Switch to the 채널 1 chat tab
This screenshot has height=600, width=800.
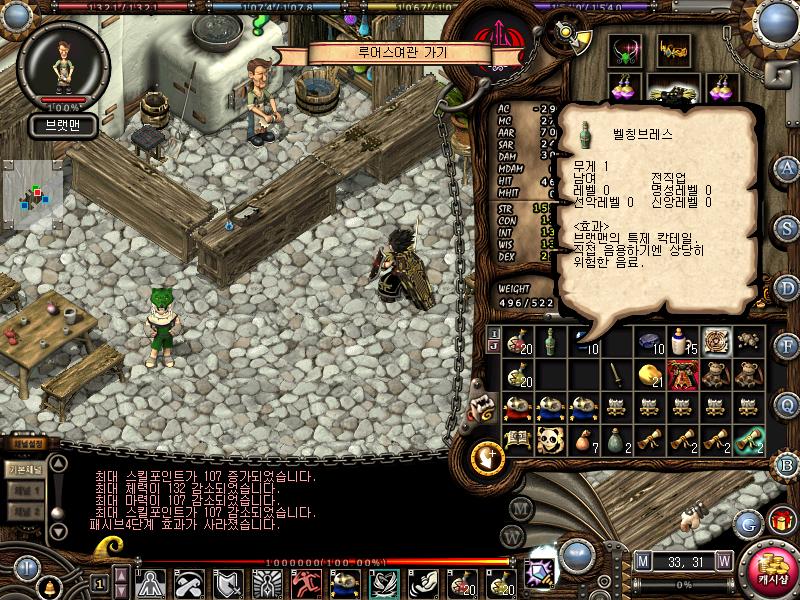pos(26,491)
